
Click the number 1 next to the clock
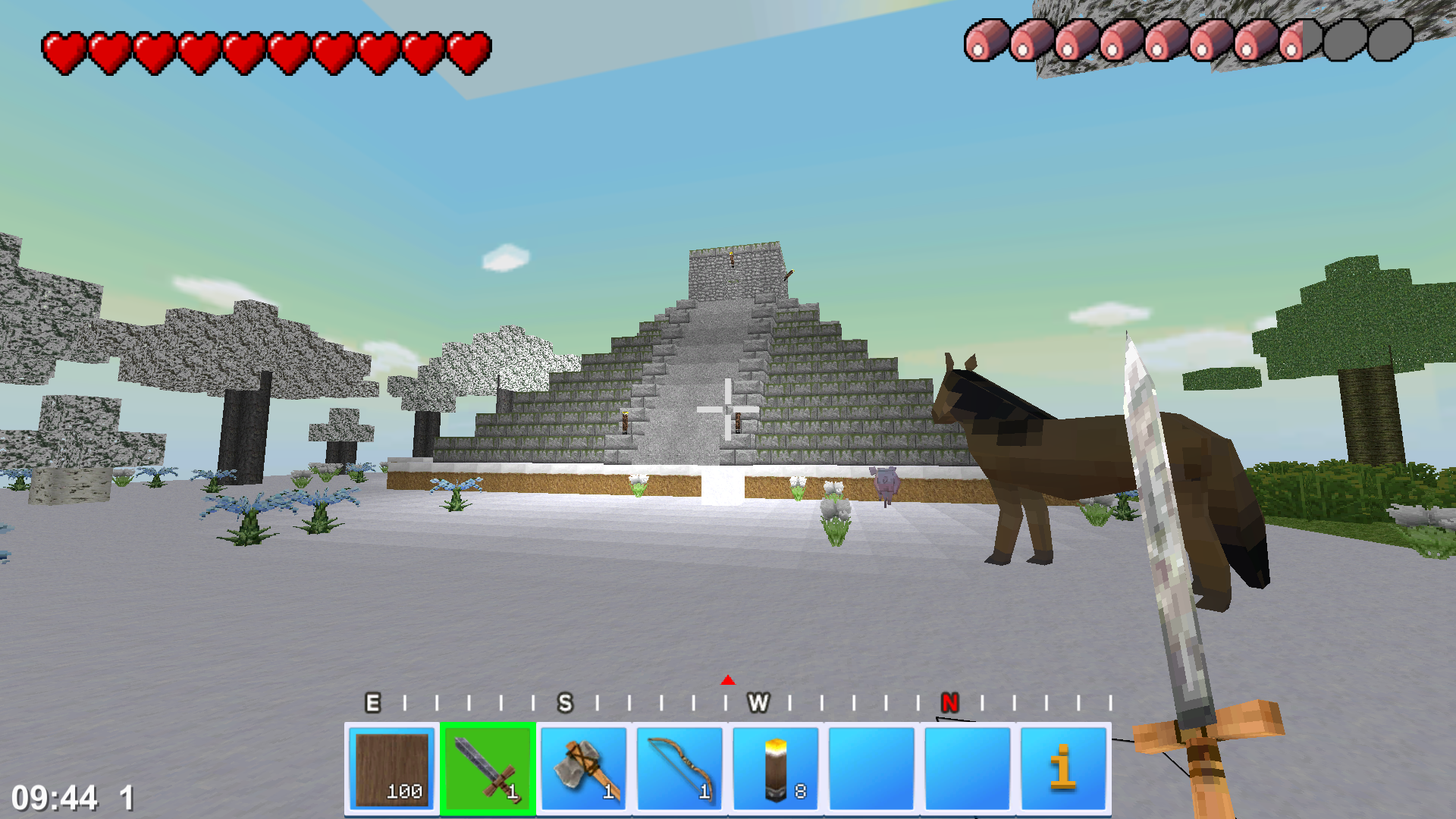[125, 797]
